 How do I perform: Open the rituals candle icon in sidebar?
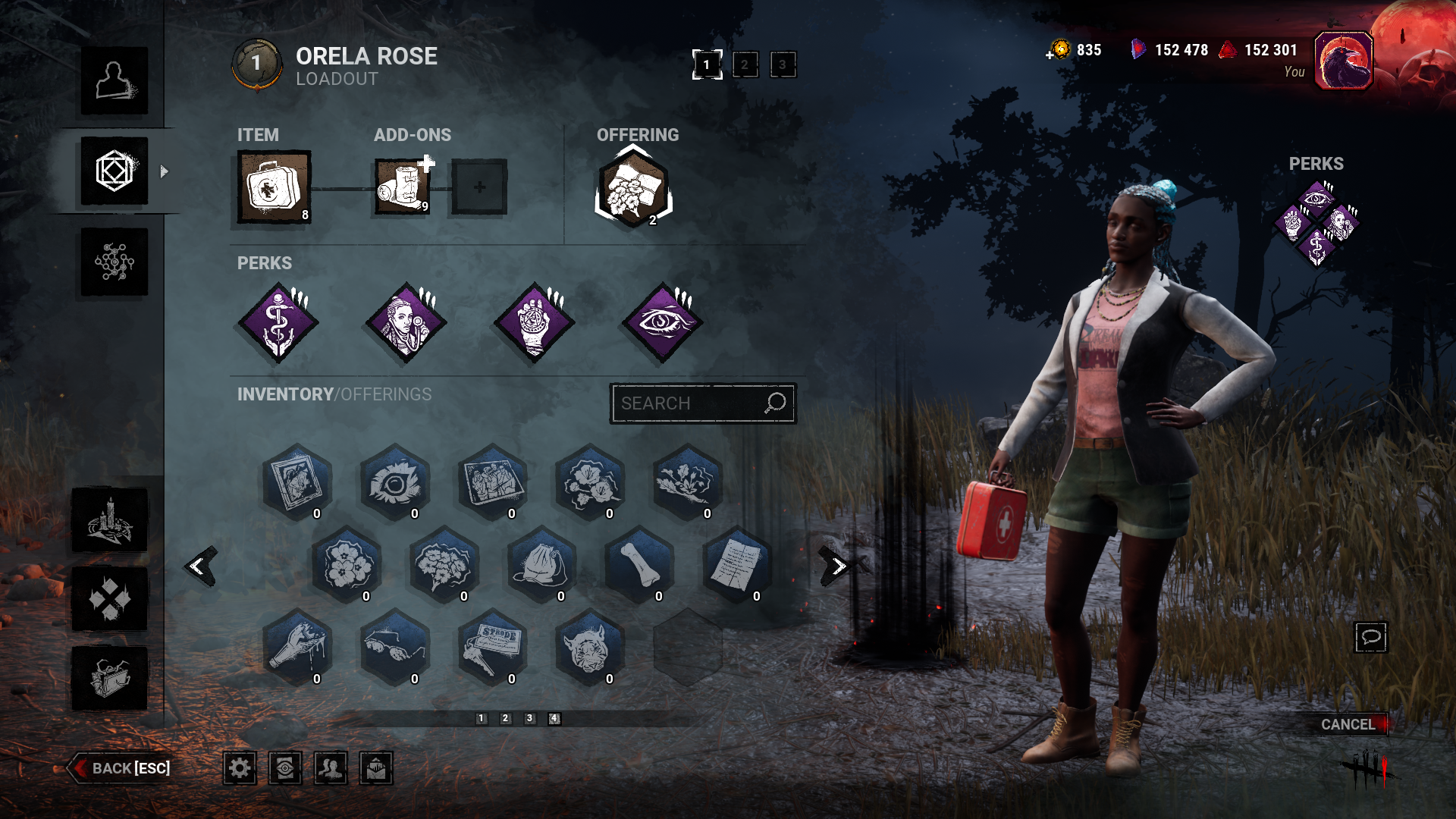tap(114, 520)
